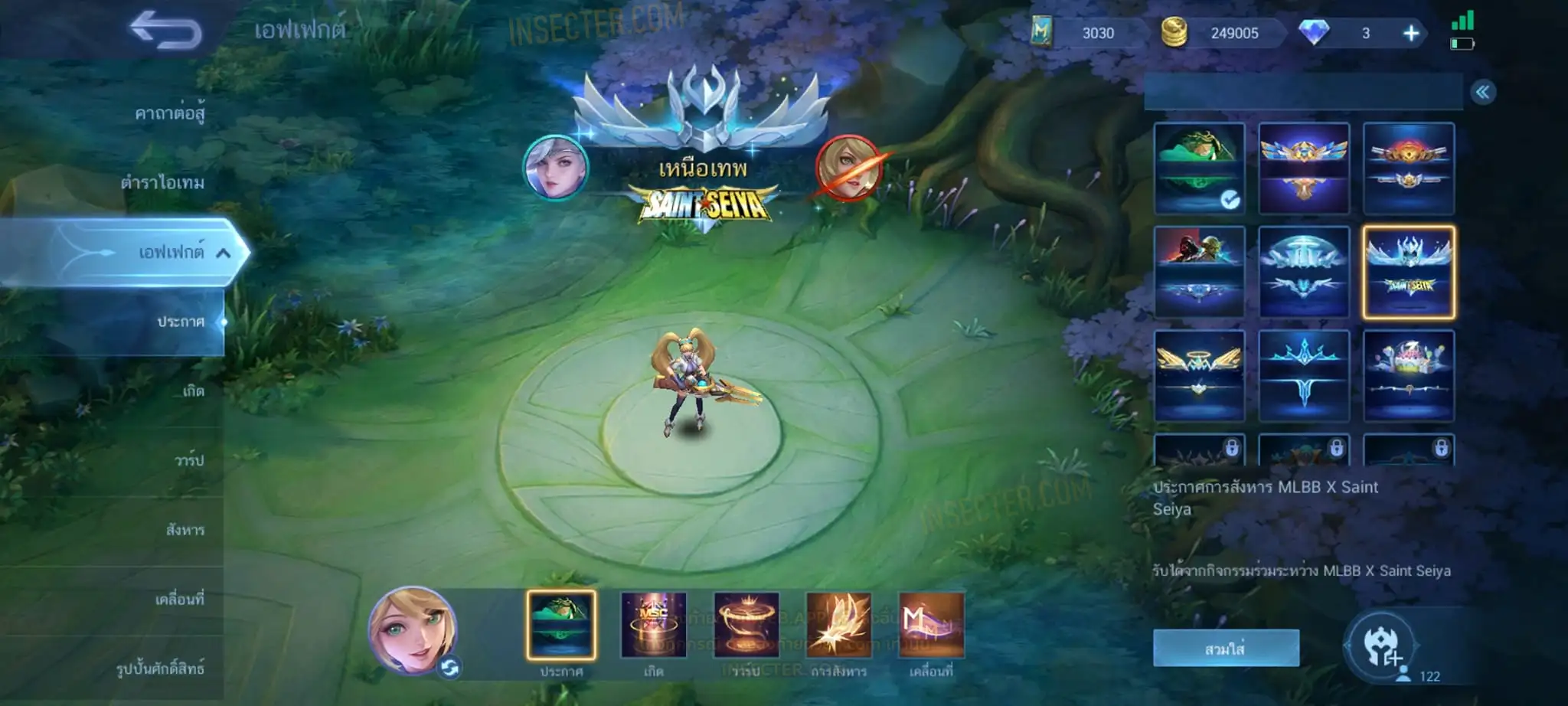Image resolution: width=1568 pixels, height=706 pixels.
Task: Select the Saint Seiya announcement thumbnail
Action: (x=1408, y=272)
